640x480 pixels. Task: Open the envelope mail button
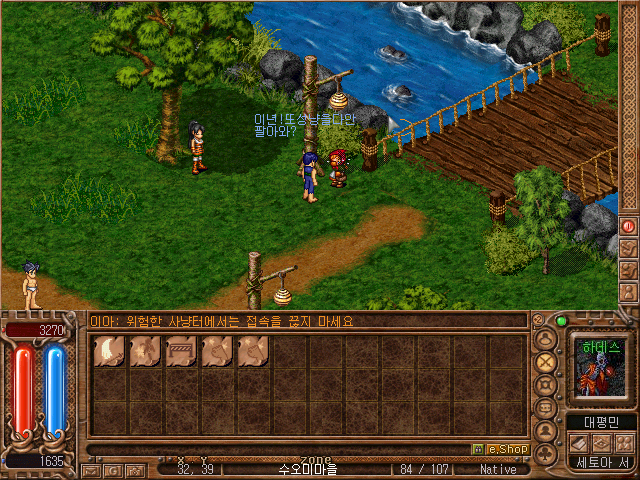(x=91, y=469)
